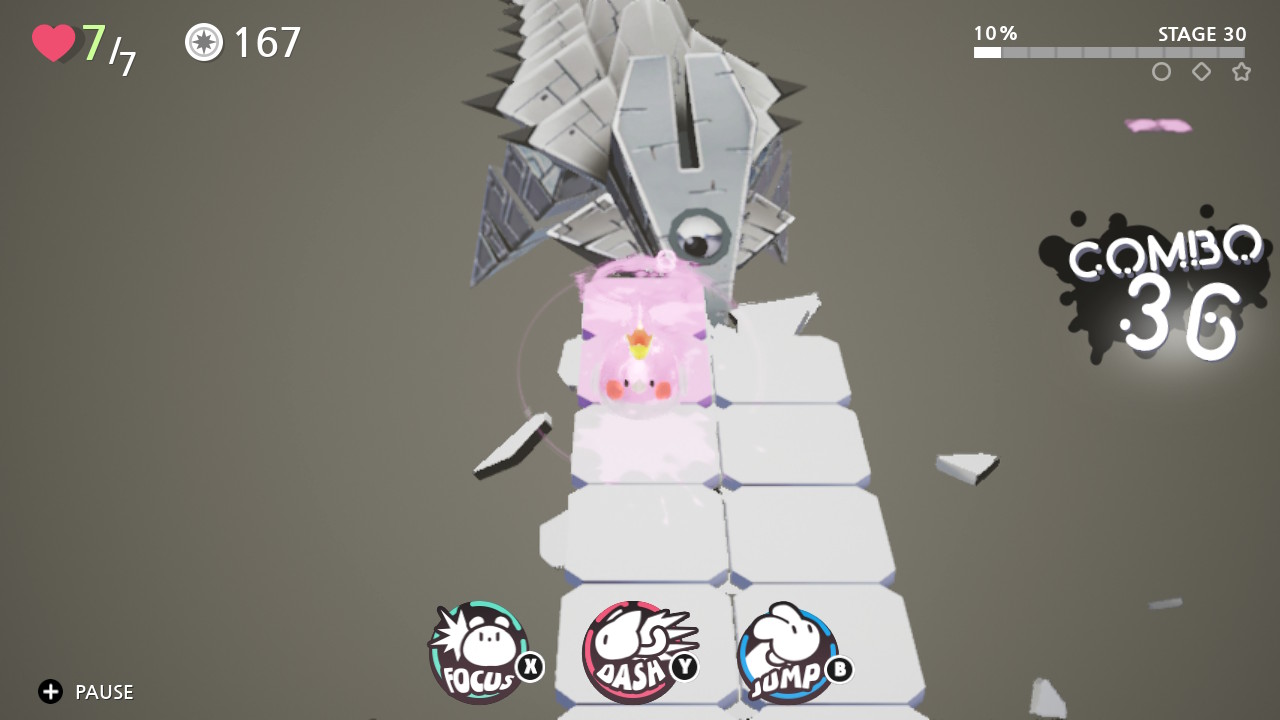
Task: Select the circle objective icon under STAGE 30
Action: 1161,72
